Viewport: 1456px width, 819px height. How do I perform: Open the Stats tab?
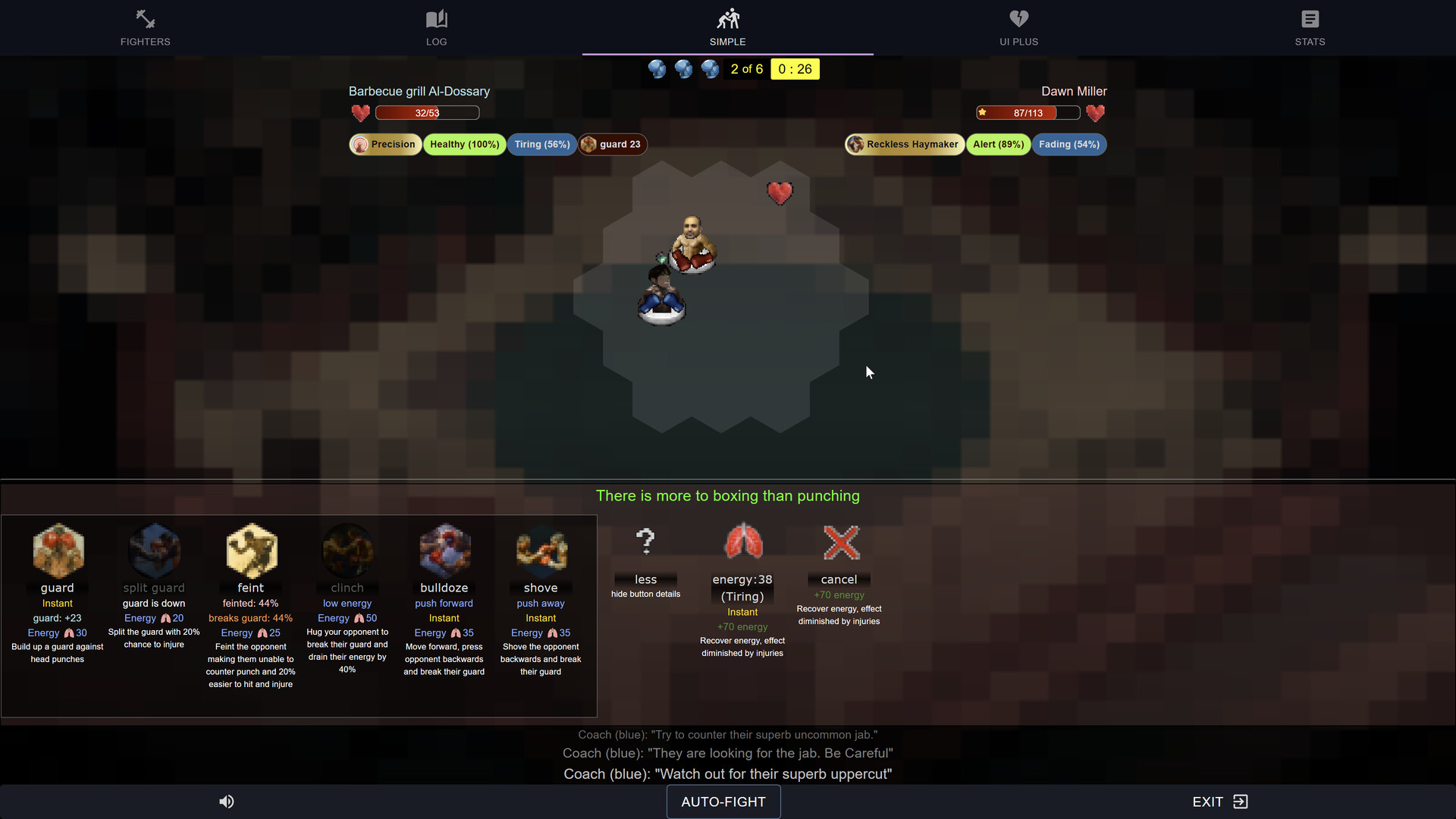1310,28
